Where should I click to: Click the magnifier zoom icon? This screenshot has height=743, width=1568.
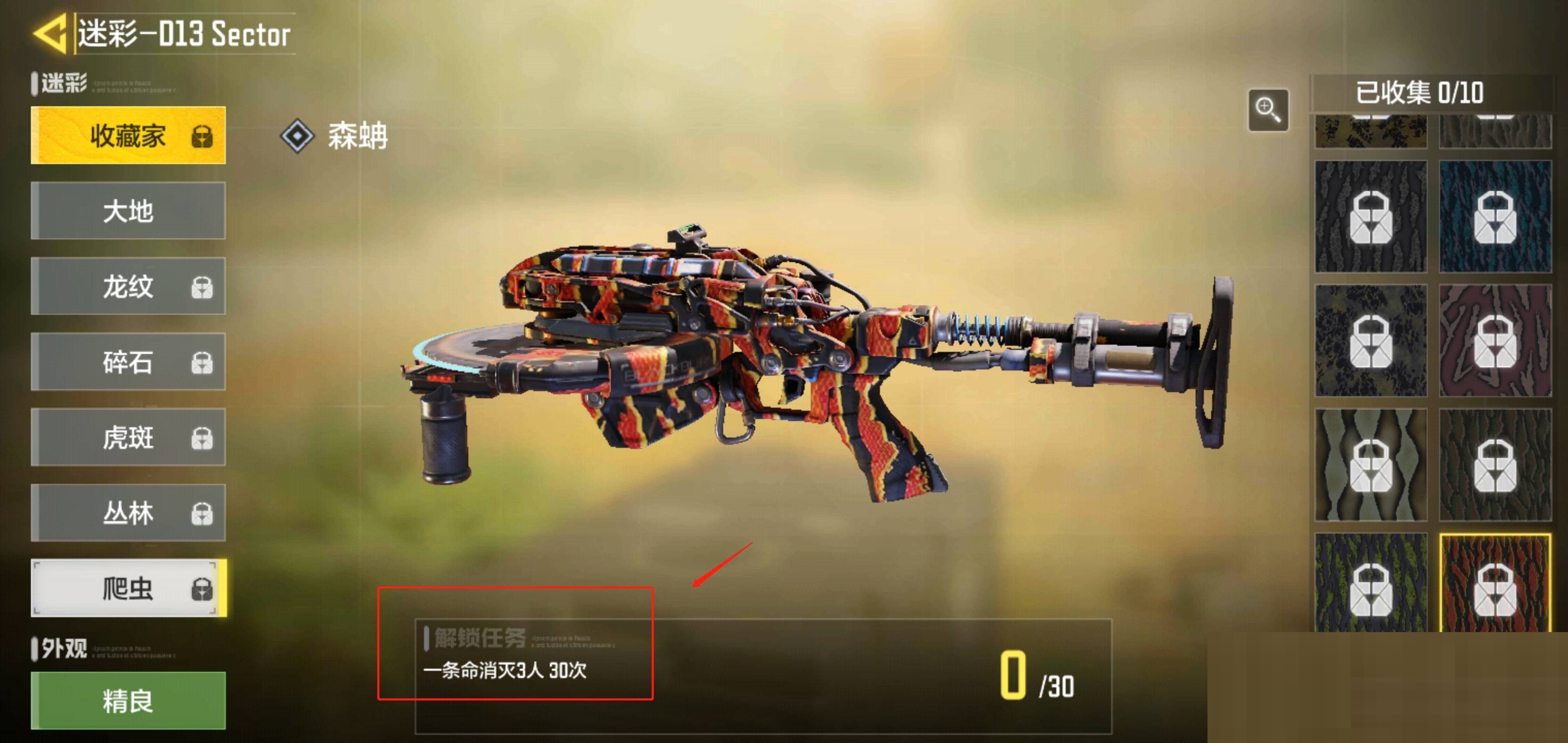[x=1268, y=110]
